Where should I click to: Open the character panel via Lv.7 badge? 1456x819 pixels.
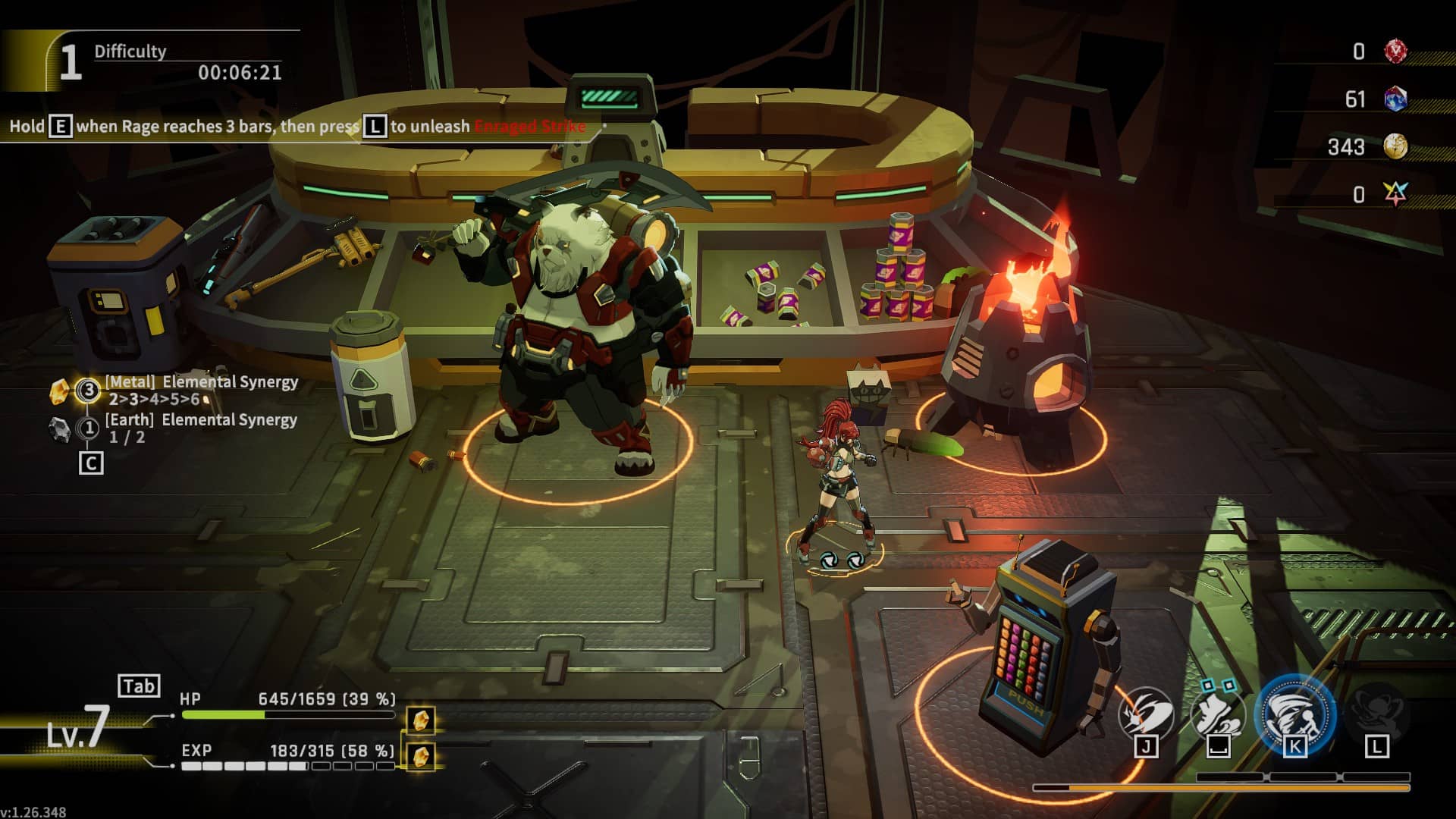coord(79,728)
